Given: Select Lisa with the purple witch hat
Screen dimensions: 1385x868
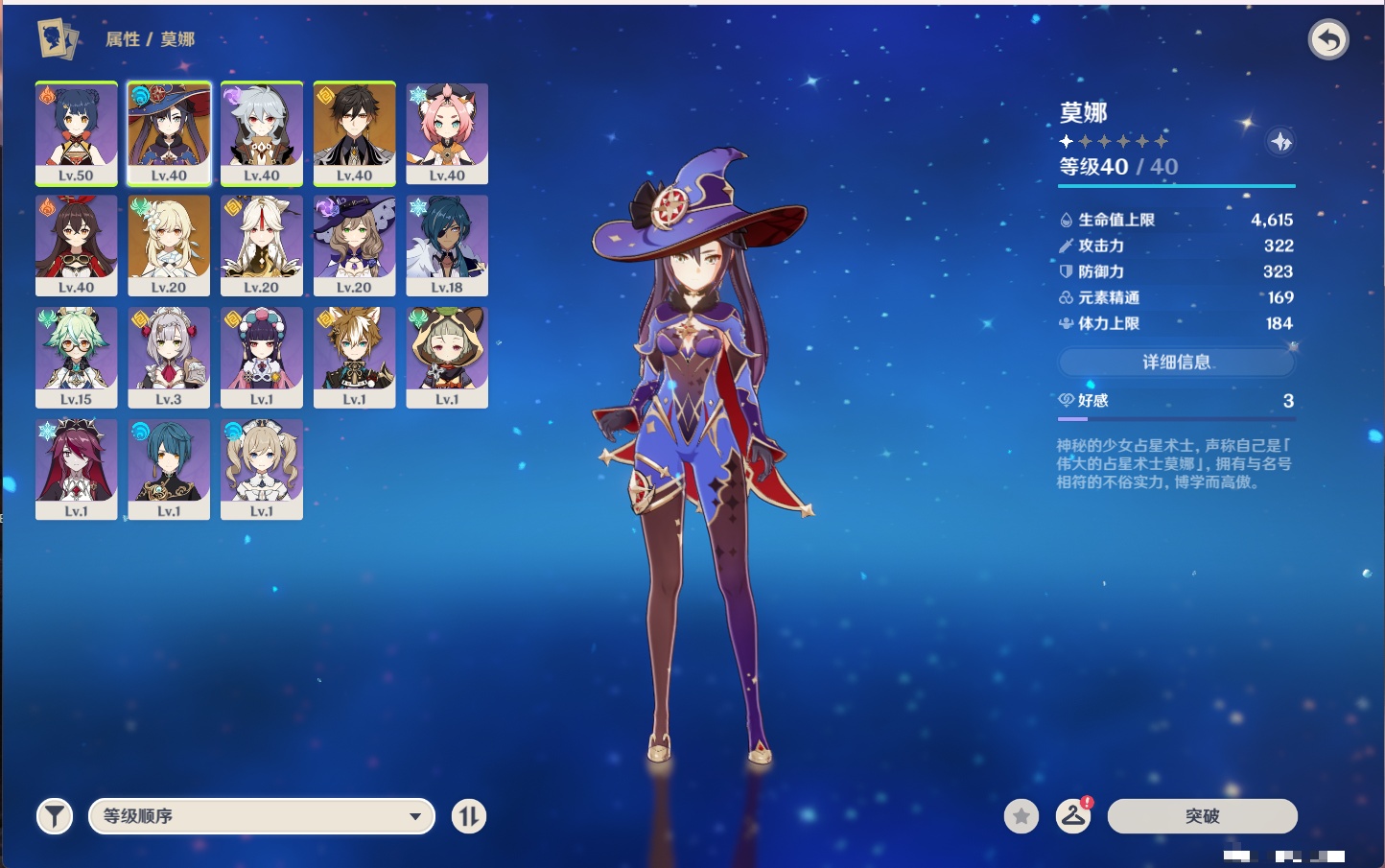Looking at the screenshot, I should (x=354, y=245).
